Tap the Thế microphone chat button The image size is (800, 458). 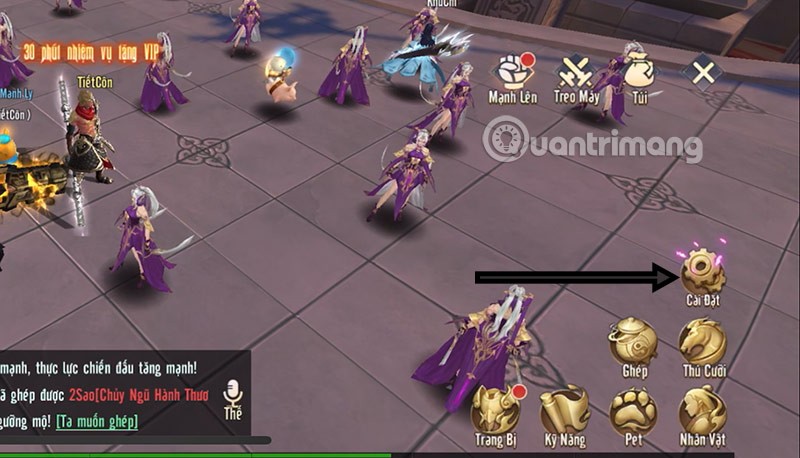[x=233, y=397]
